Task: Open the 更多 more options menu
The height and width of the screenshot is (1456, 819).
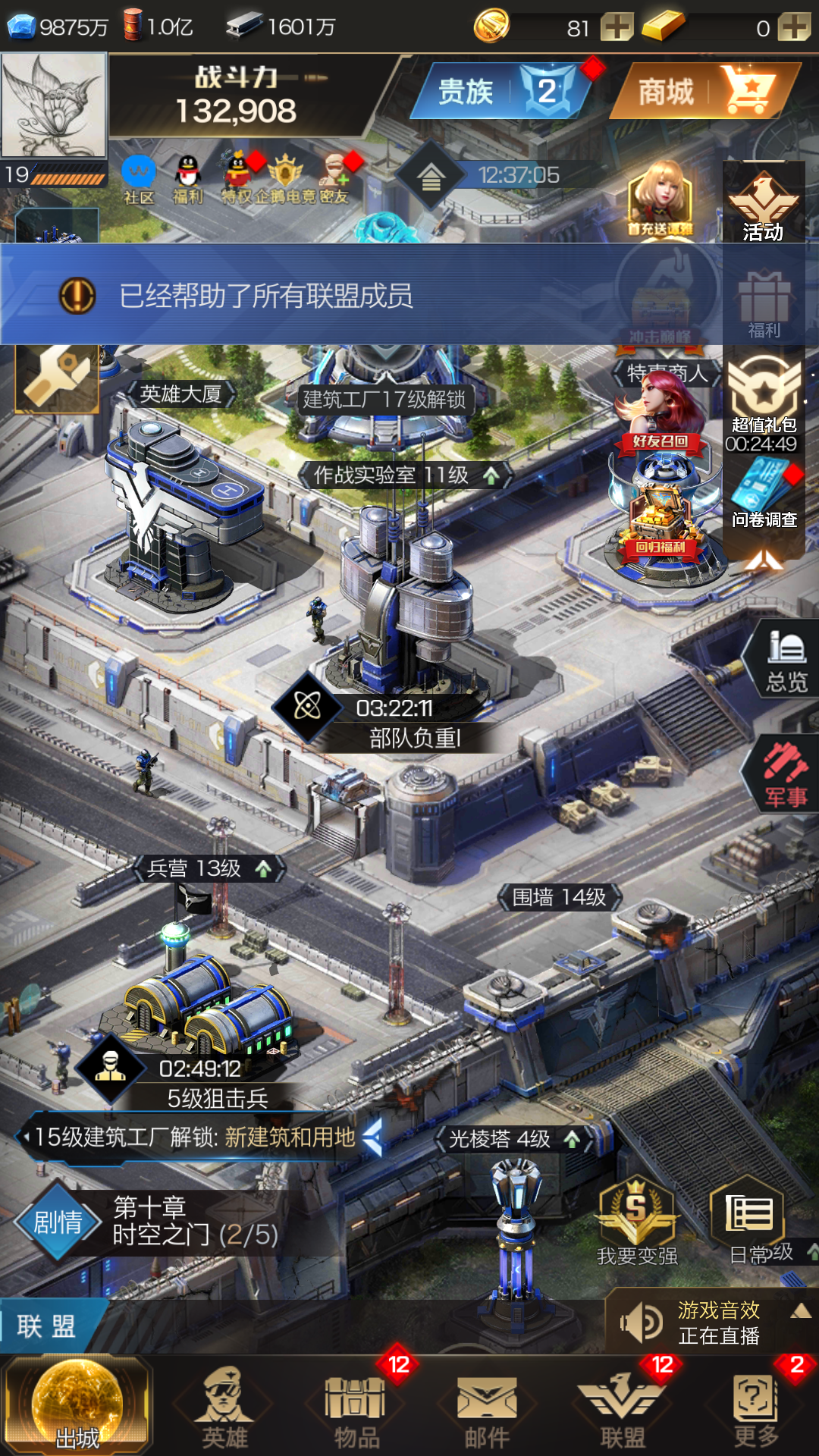Action: point(756,1408)
